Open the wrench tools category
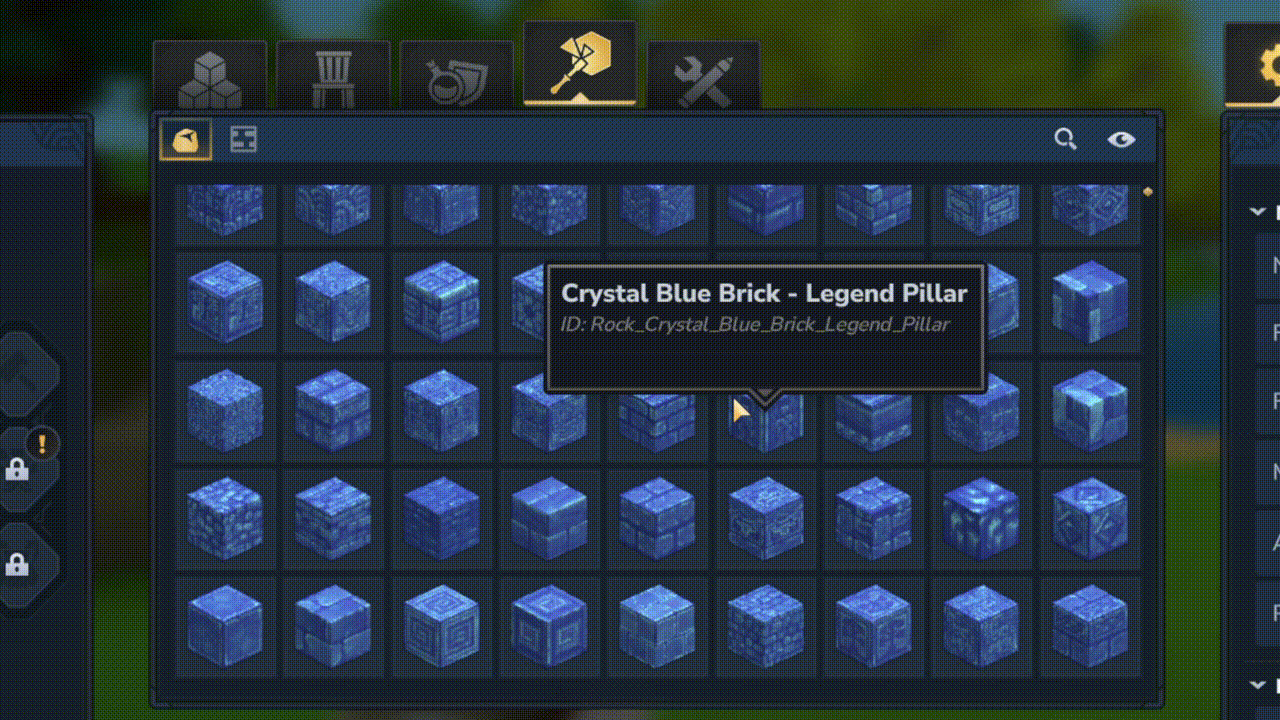Viewport: 1280px width, 720px height. 703,70
